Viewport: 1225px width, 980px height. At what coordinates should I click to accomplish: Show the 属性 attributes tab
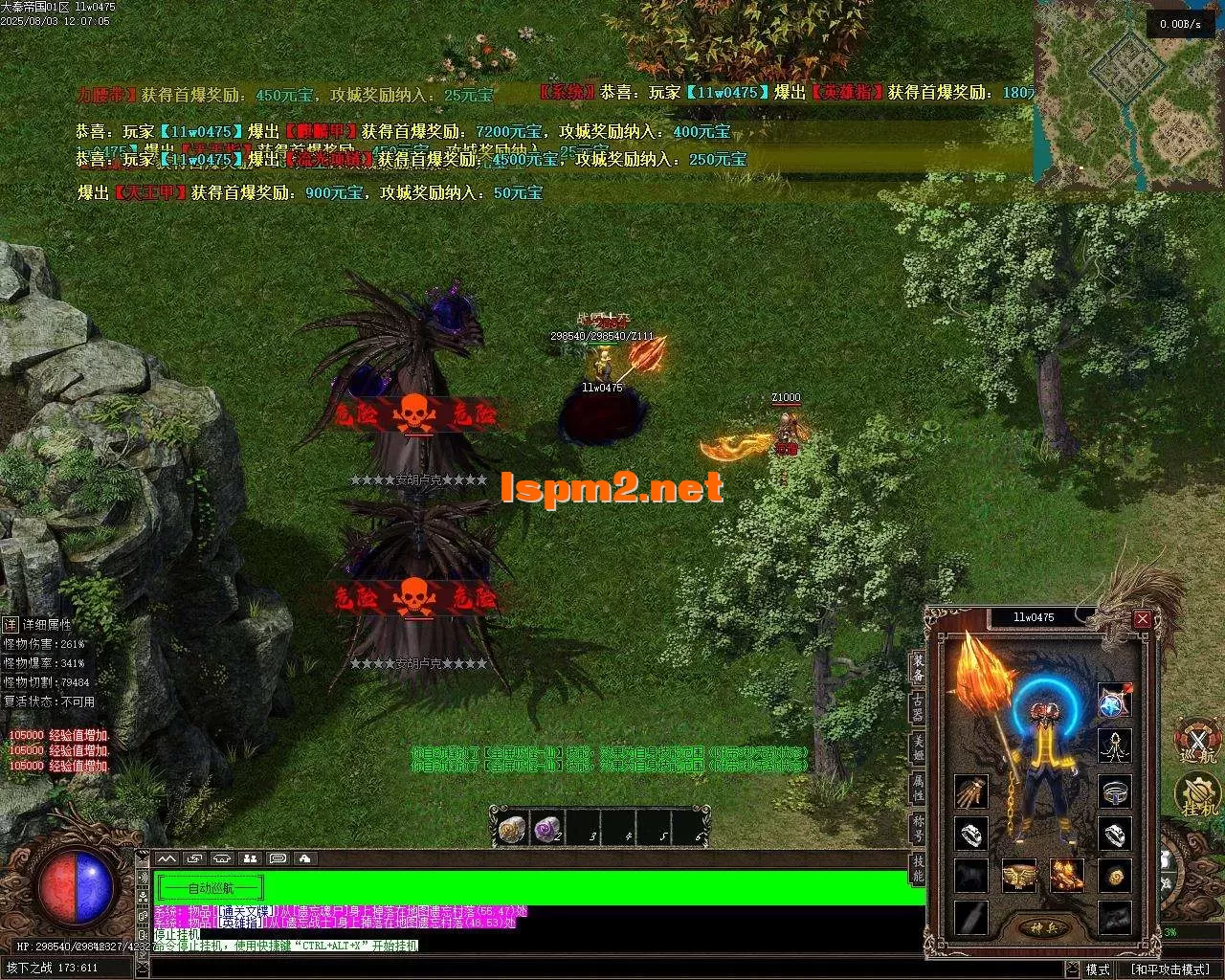tap(918, 788)
